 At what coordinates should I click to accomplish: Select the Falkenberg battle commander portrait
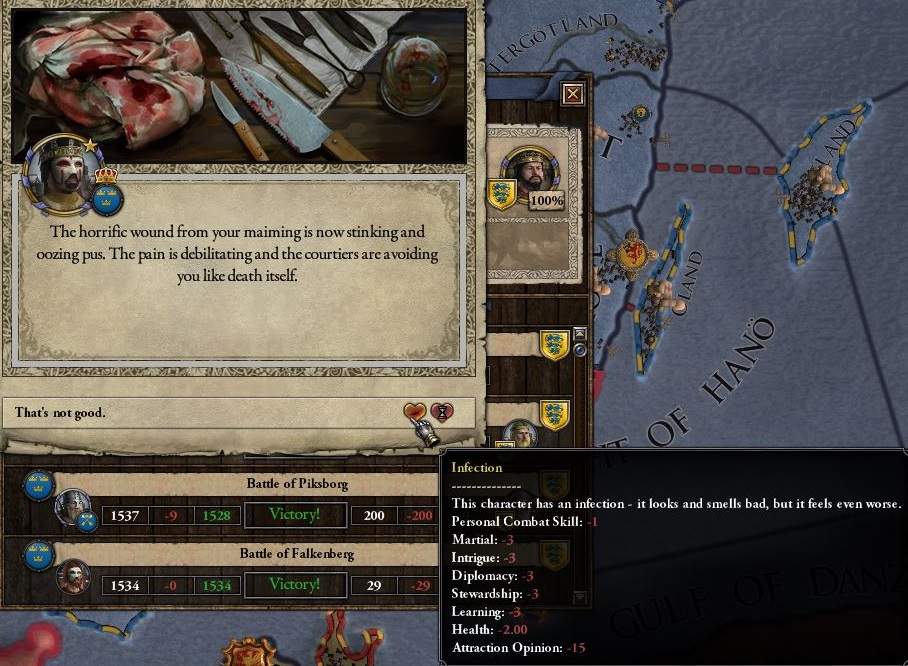click(72, 577)
